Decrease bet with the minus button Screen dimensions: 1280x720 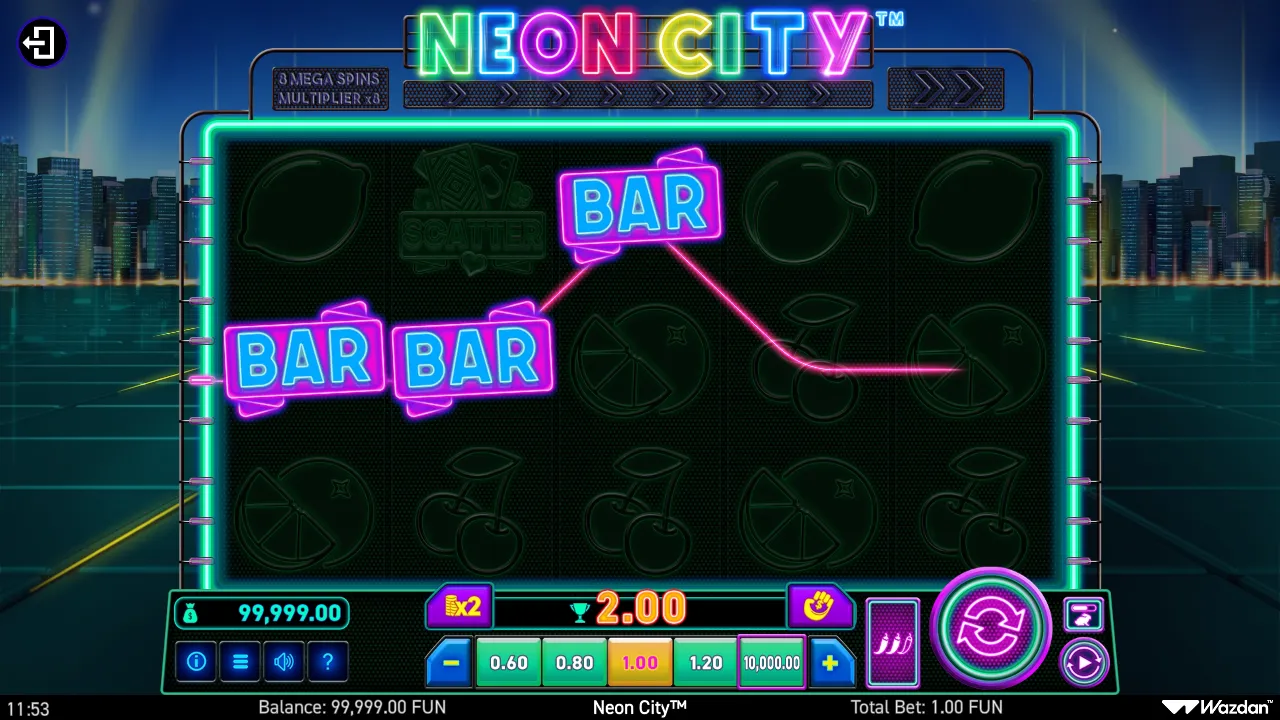447,662
